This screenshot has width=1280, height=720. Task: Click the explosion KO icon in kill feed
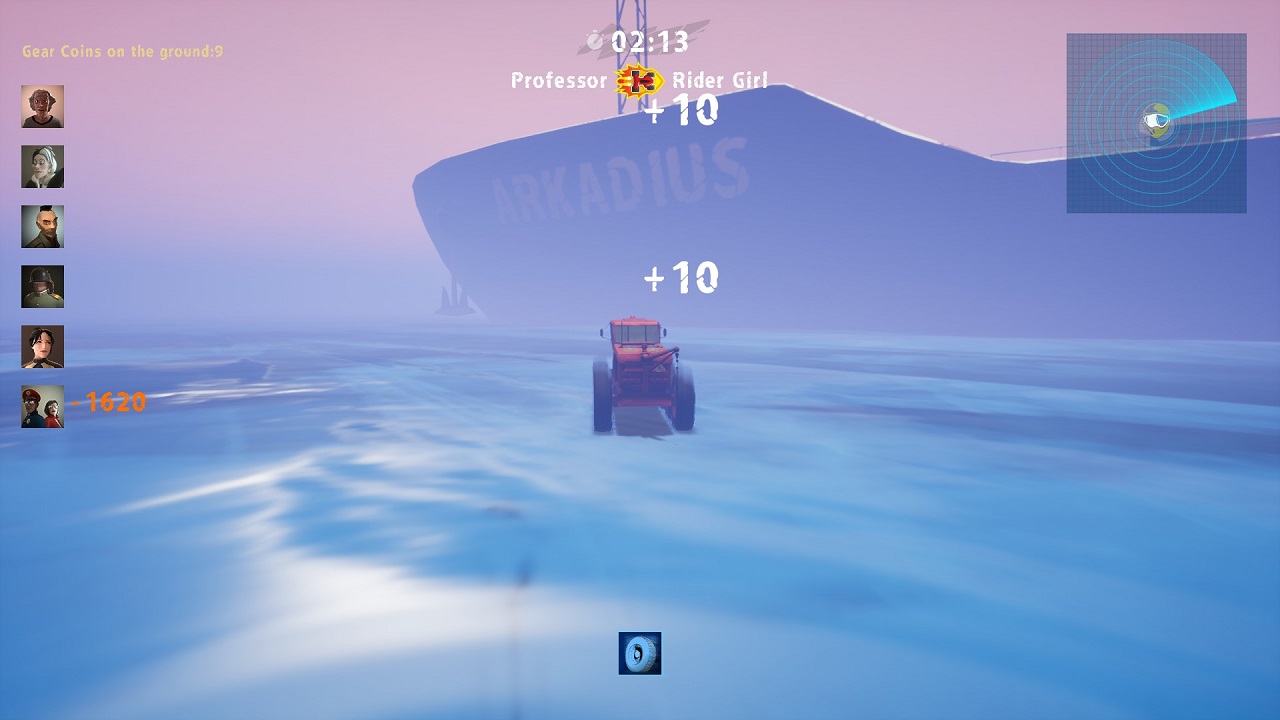[x=641, y=80]
